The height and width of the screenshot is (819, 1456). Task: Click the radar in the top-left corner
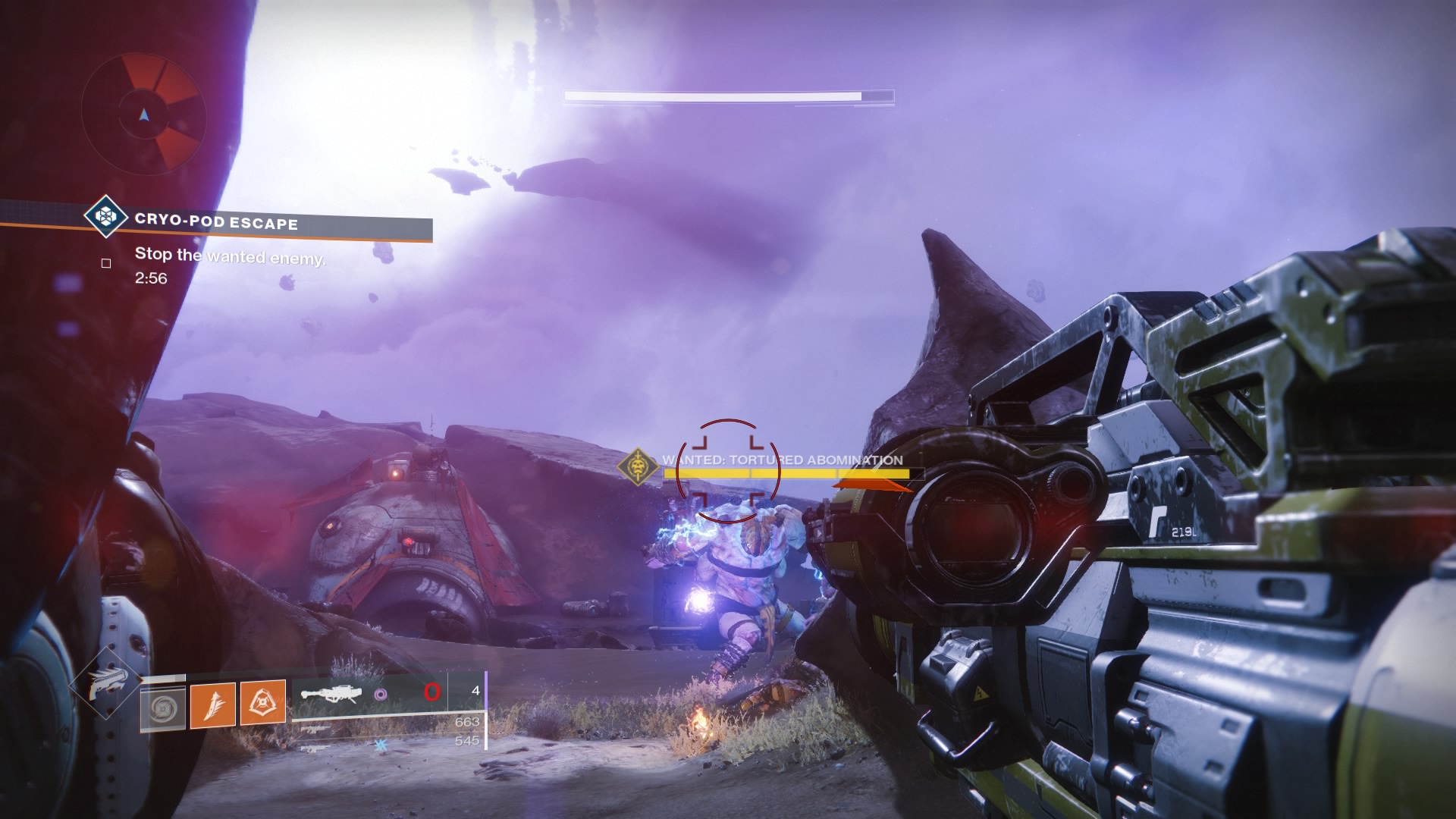(x=143, y=115)
